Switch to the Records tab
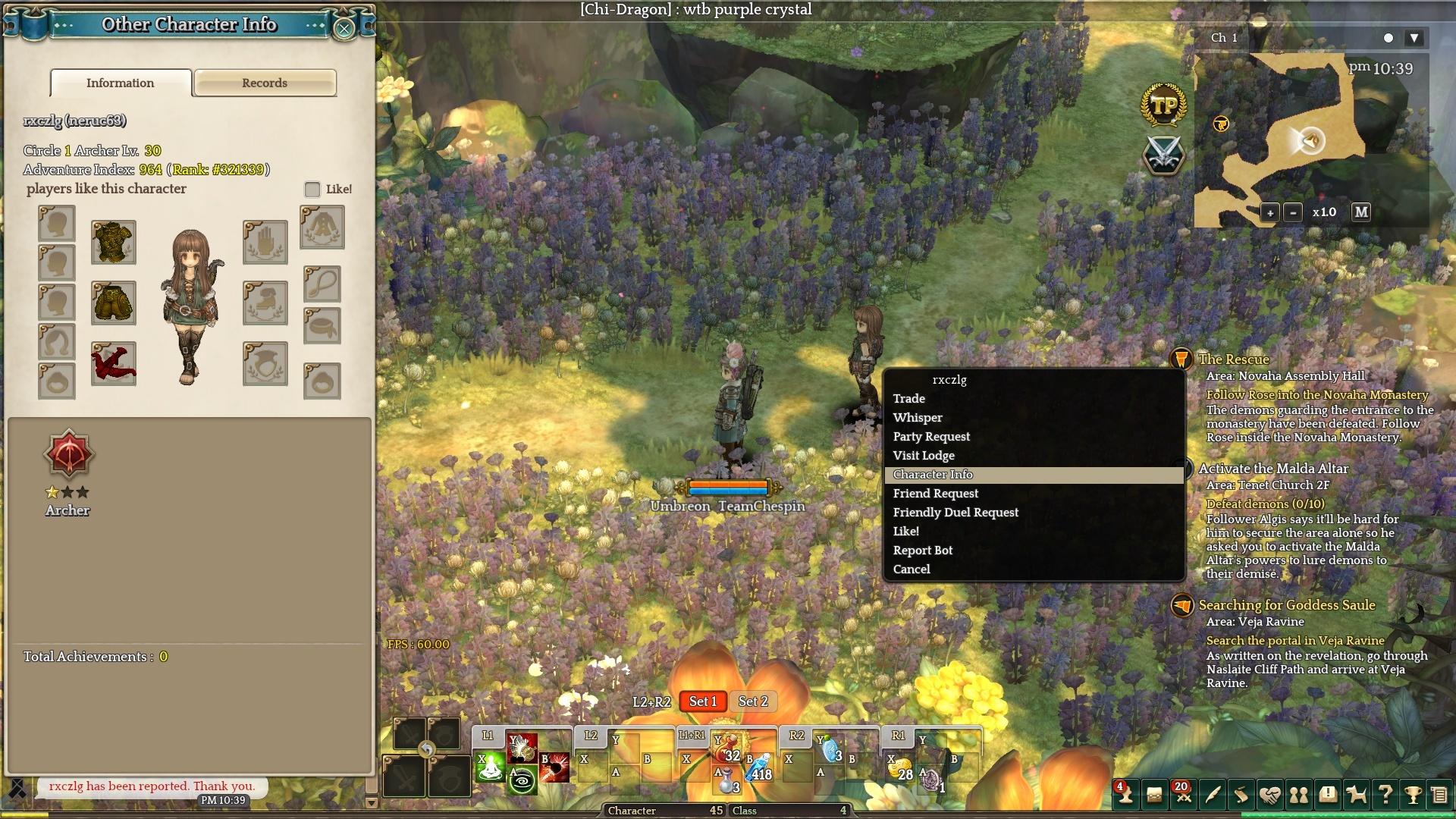 pos(265,83)
